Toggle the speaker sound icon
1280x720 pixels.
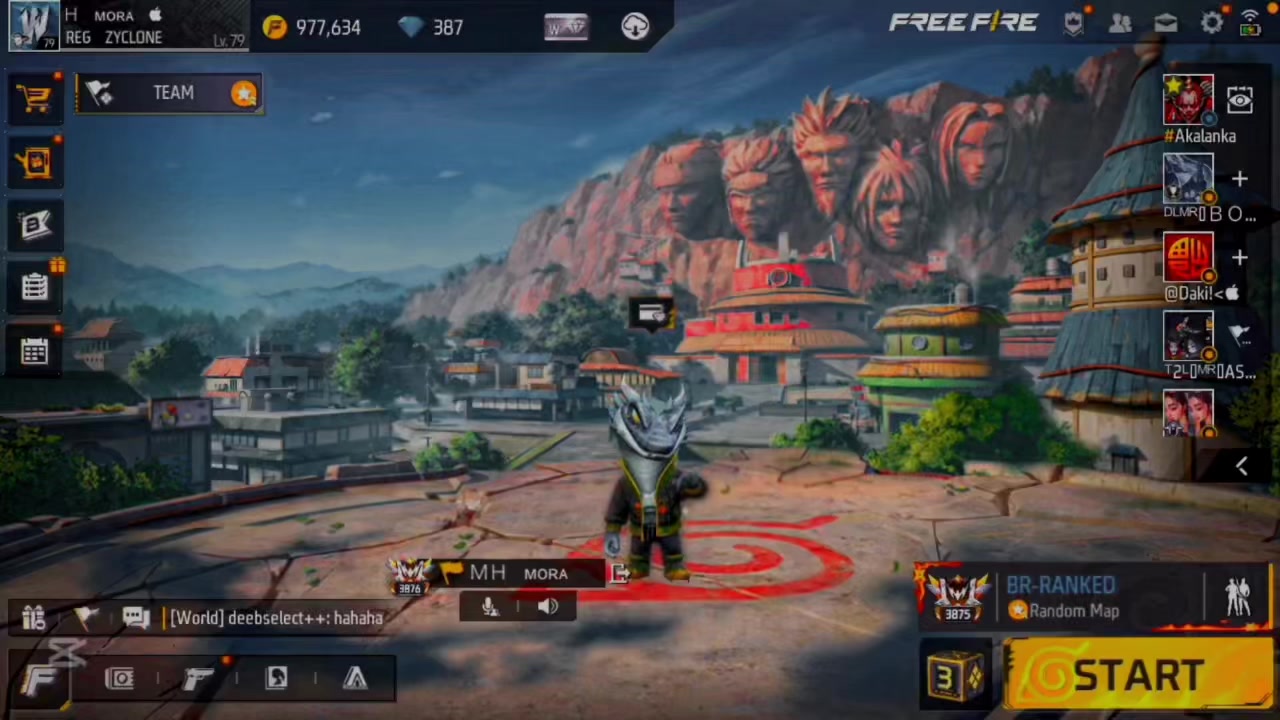coord(547,606)
